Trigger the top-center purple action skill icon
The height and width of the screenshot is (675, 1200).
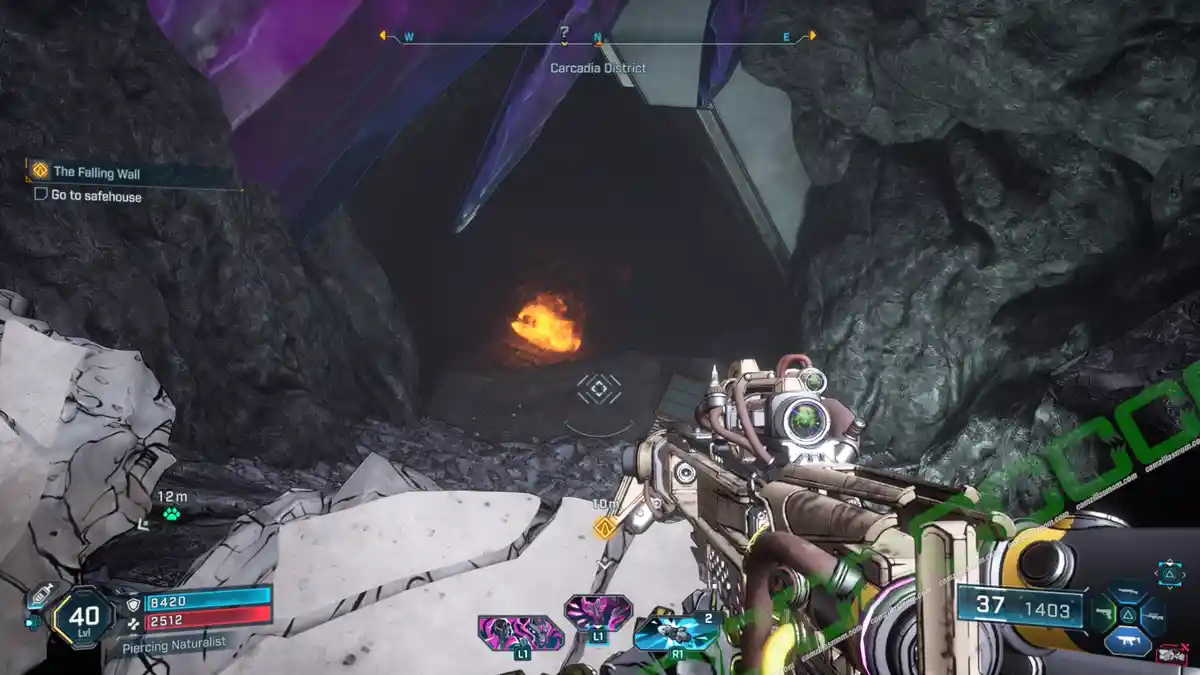pos(598,612)
